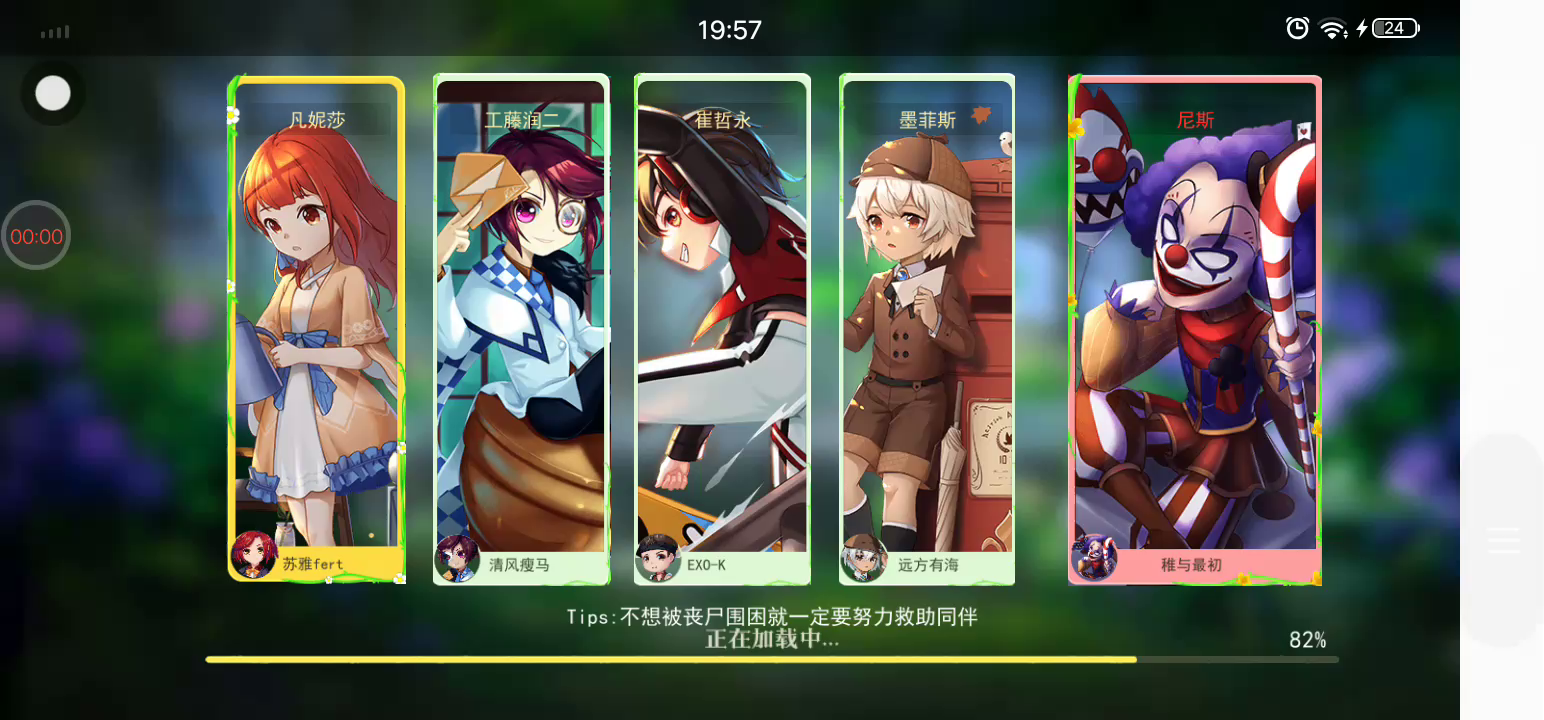
Task: Open player 远方有海's avatar
Action: point(863,558)
